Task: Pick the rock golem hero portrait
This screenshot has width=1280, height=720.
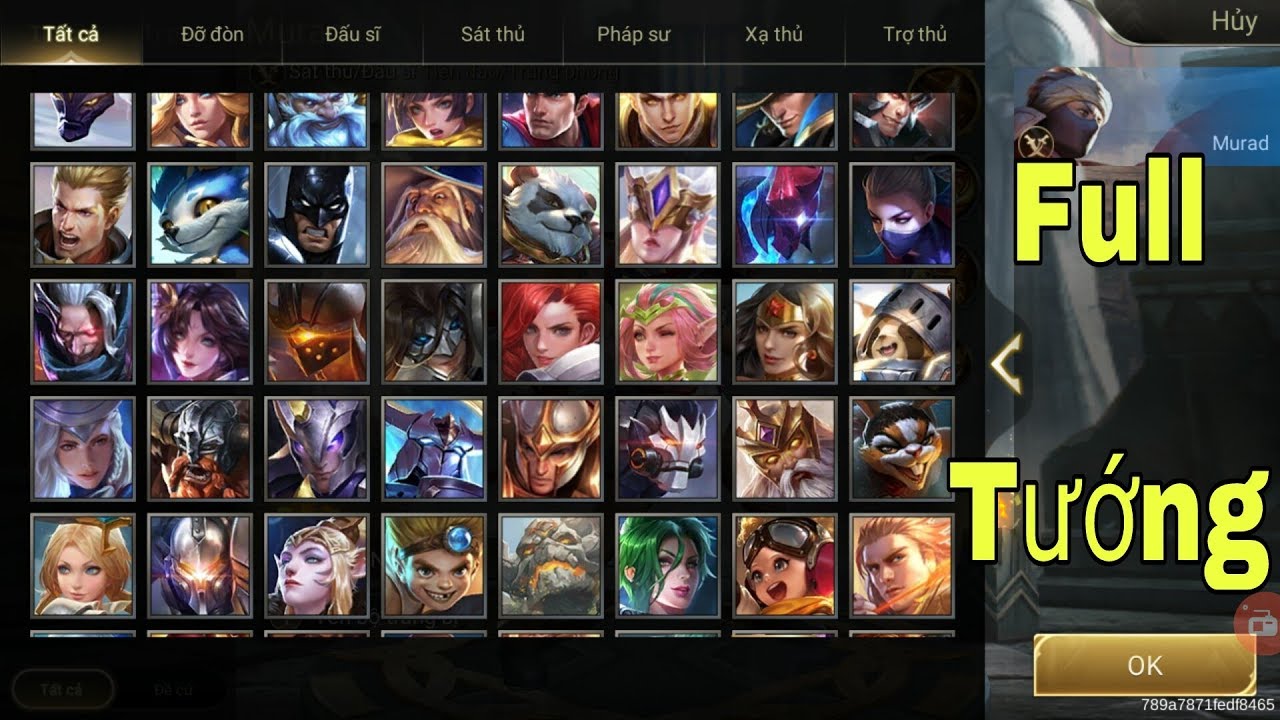Action: coord(551,565)
